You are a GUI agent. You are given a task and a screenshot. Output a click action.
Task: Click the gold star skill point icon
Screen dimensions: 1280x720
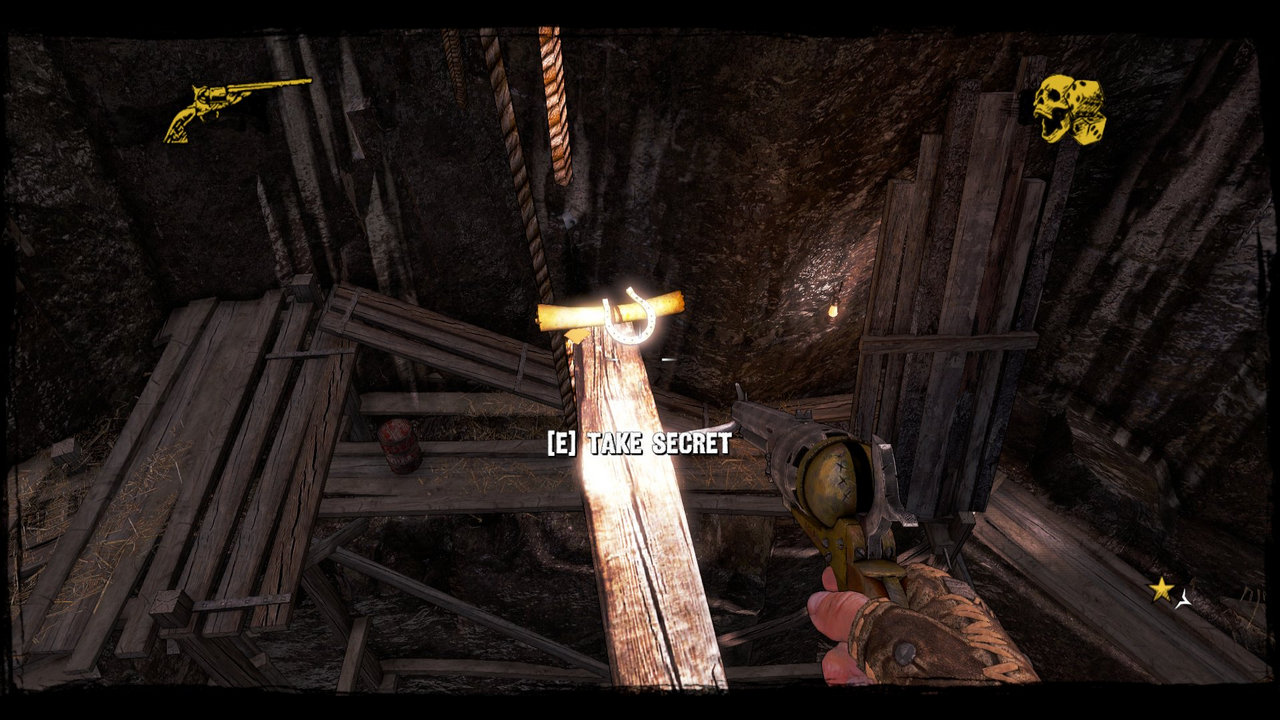(1161, 589)
